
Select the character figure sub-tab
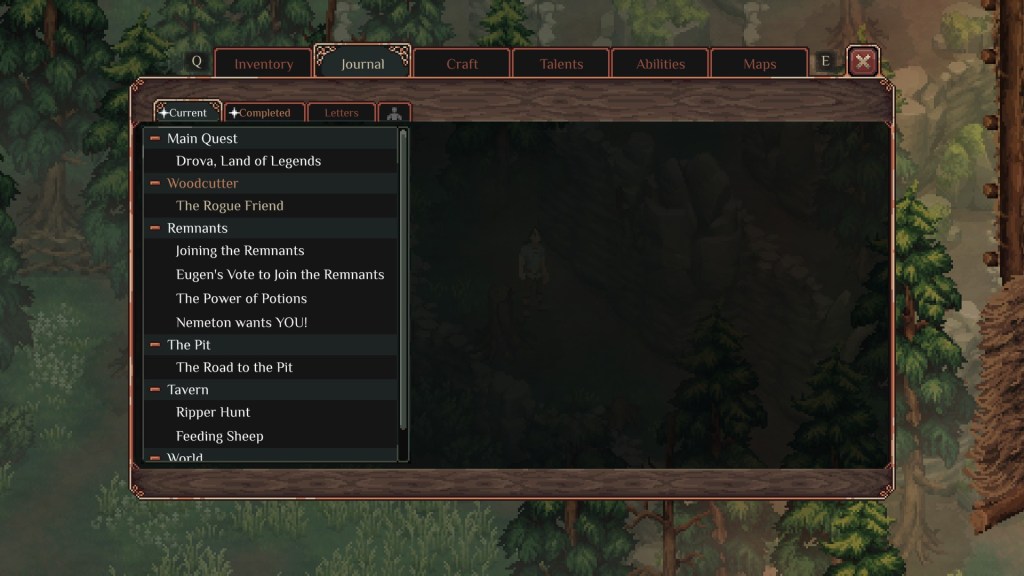click(394, 113)
